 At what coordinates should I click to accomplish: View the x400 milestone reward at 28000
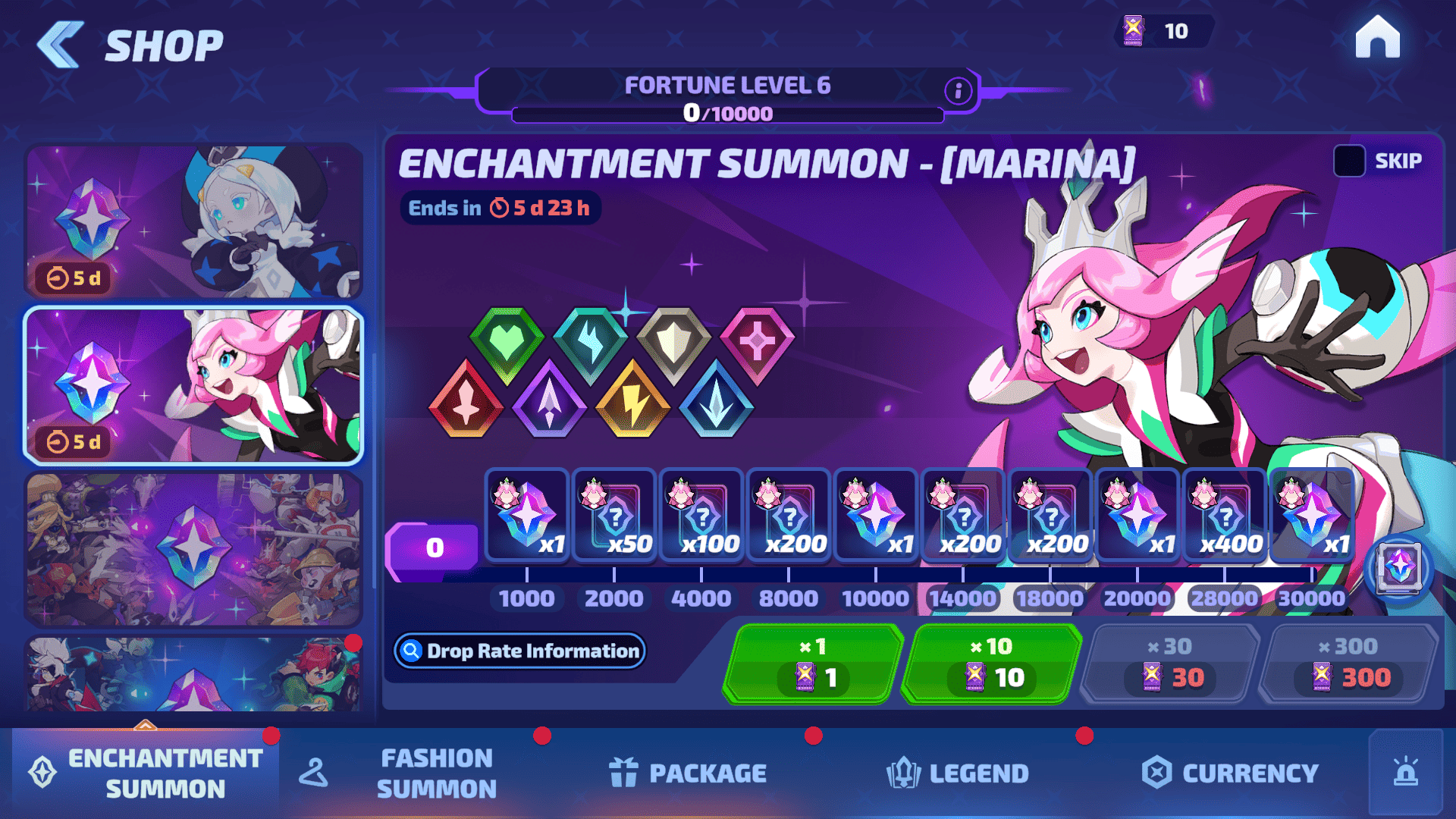1225,516
